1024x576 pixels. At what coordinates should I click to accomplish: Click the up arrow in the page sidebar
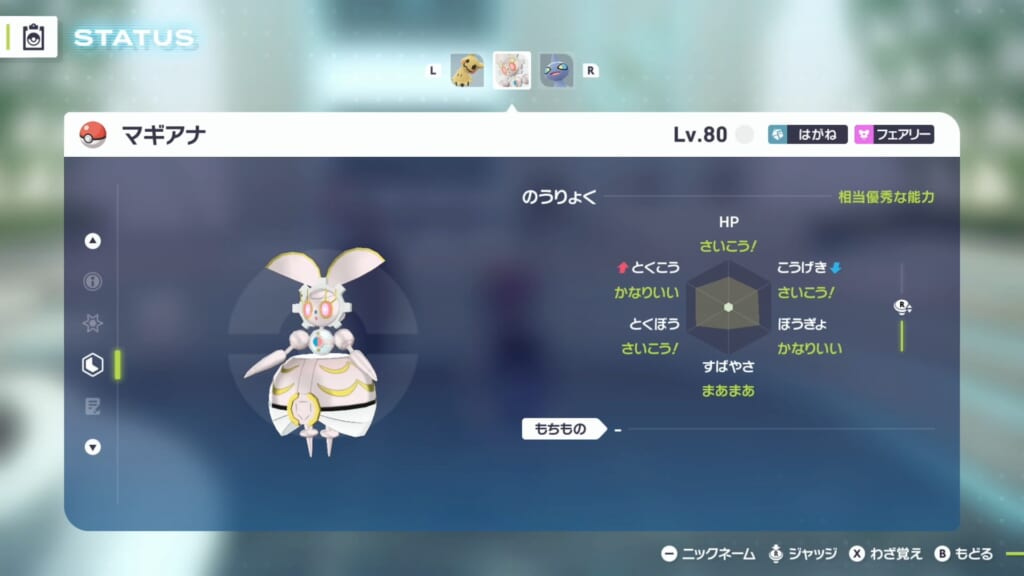(x=93, y=241)
